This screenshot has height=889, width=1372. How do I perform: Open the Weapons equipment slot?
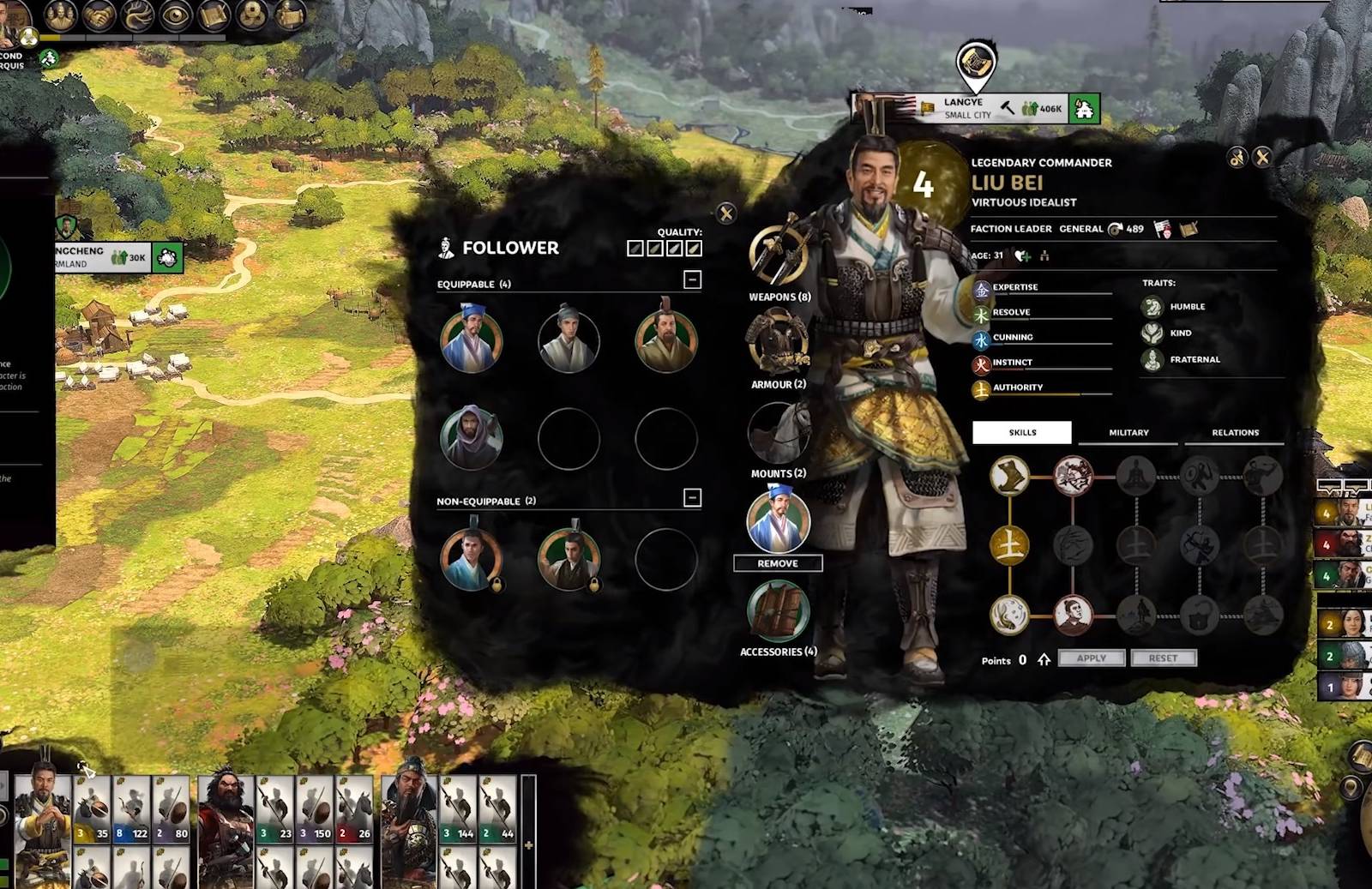tap(778, 256)
